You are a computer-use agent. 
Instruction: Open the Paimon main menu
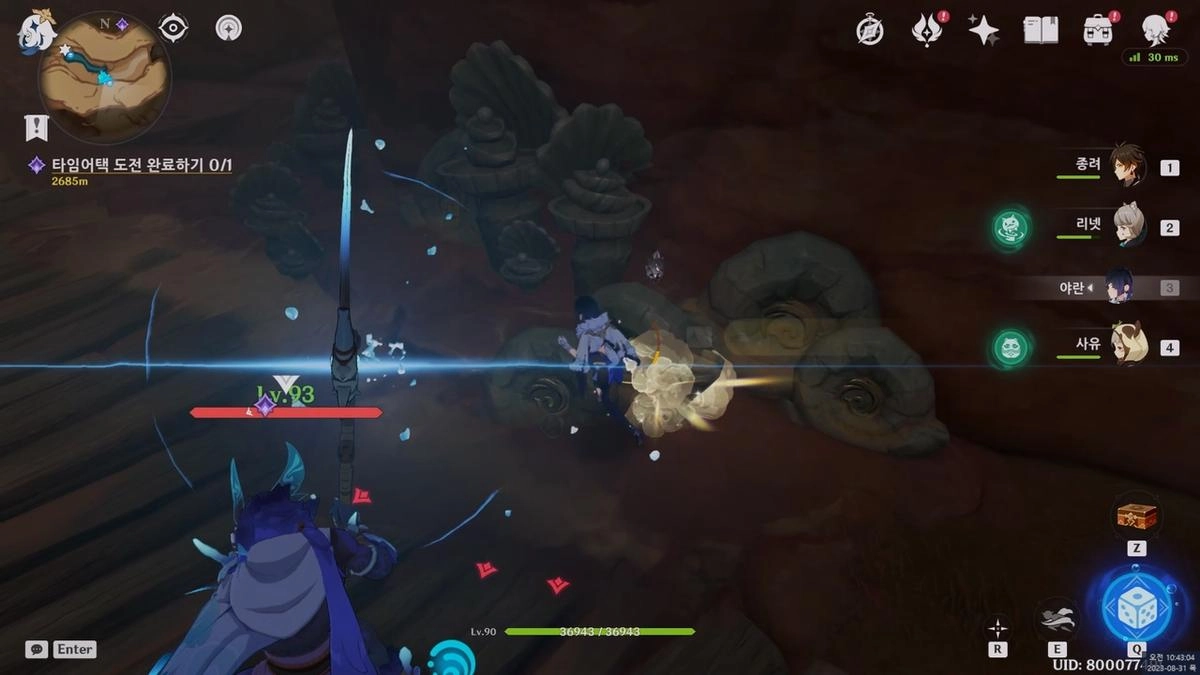pyautogui.click(x=34, y=31)
